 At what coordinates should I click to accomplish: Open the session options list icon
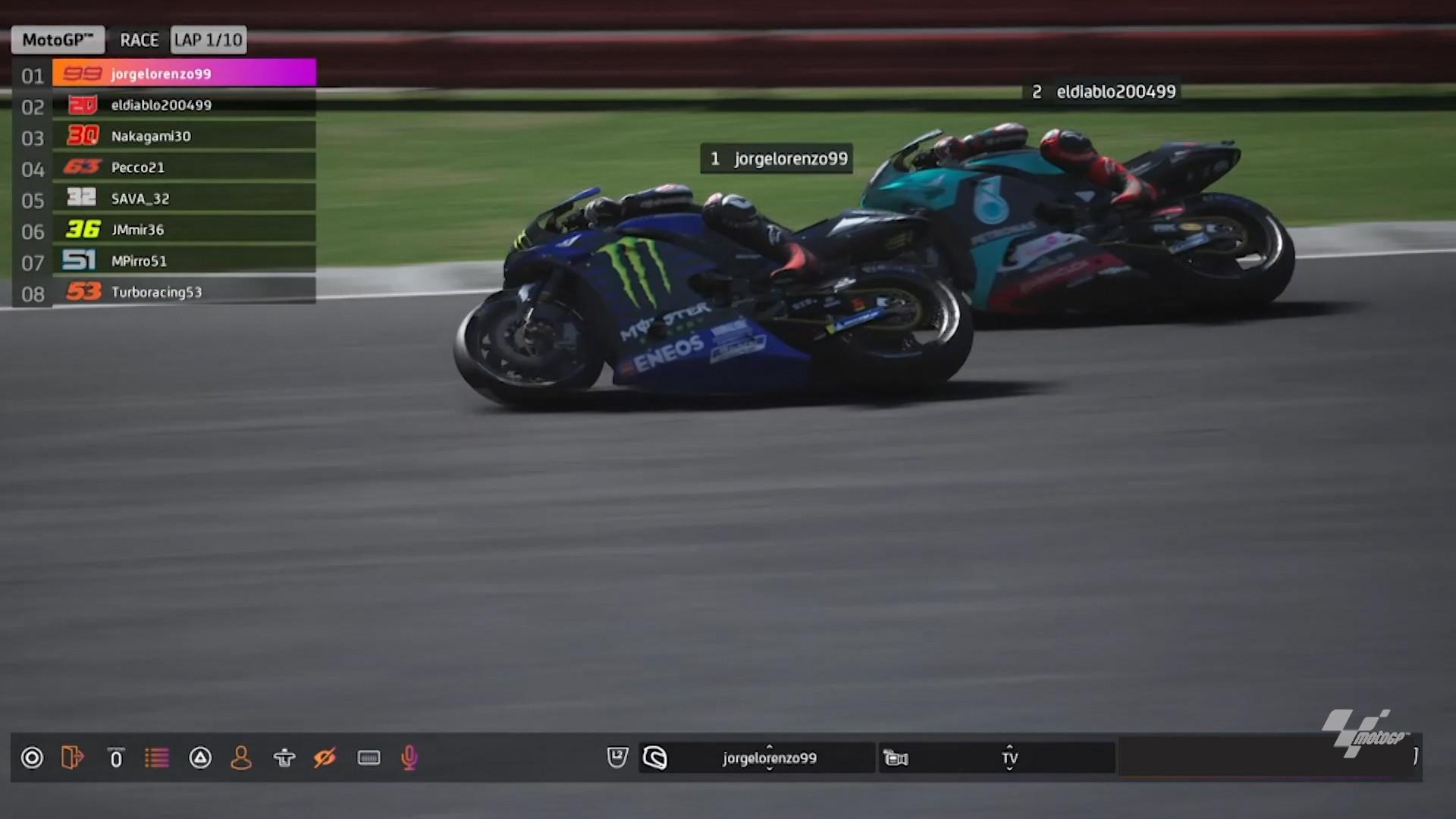157,757
